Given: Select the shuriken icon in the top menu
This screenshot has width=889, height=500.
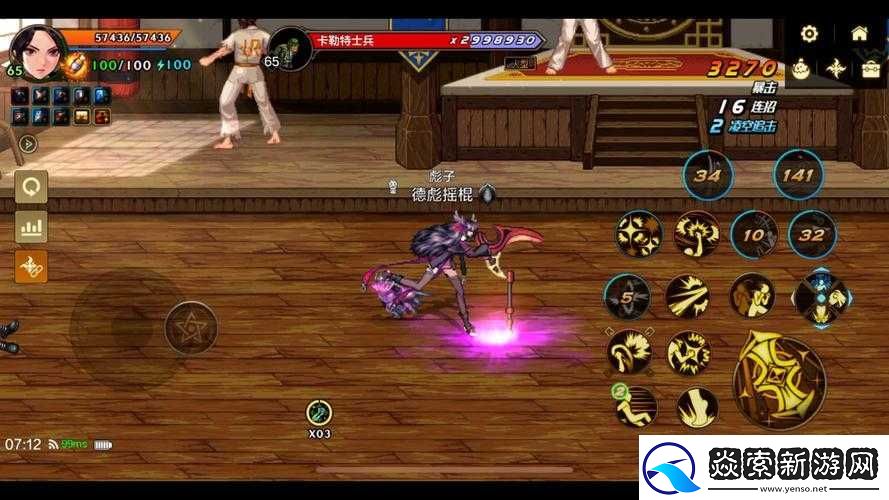Looking at the screenshot, I should (836, 69).
